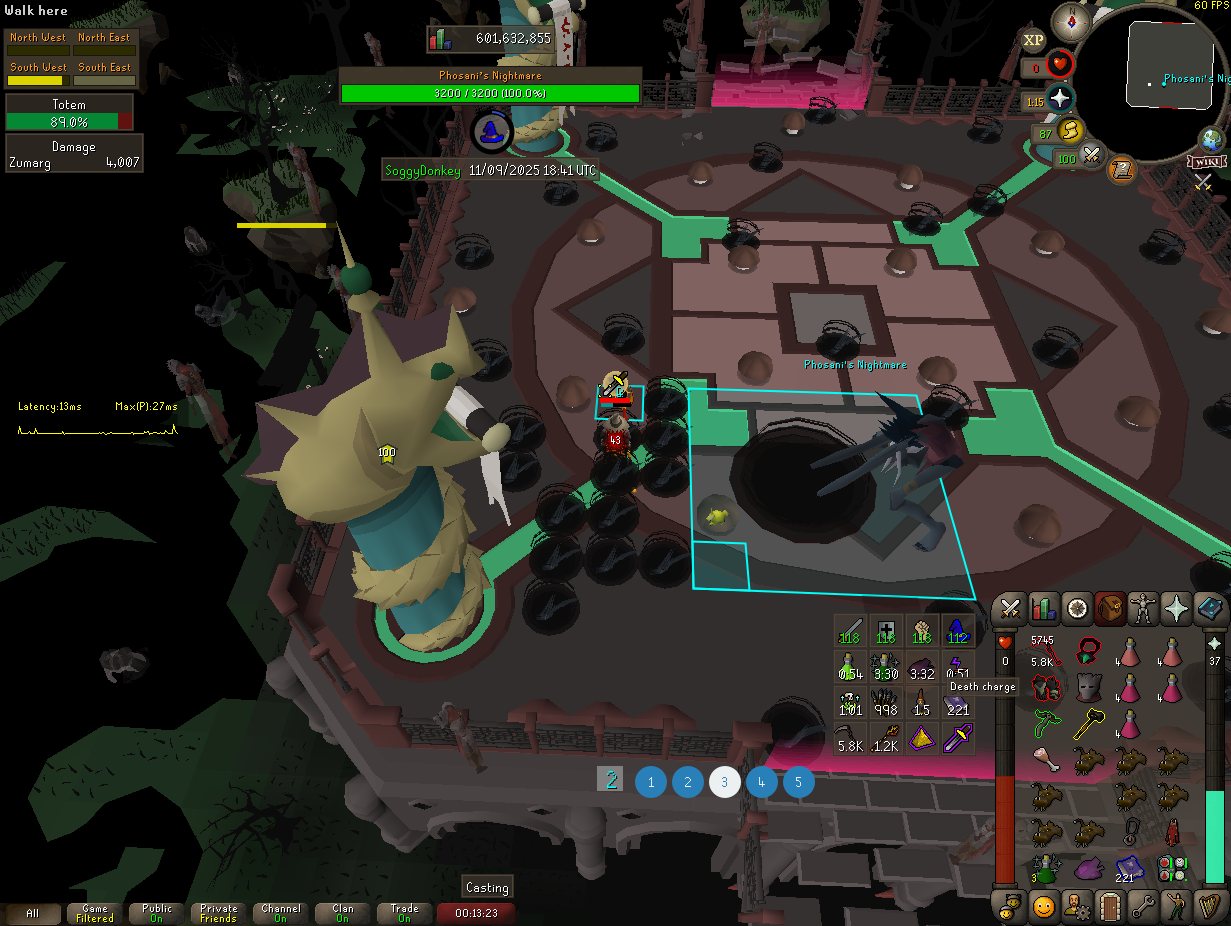Image resolution: width=1231 pixels, height=926 pixels.
Task: Open the Logout door tab
Action: tap(1109, 907)
